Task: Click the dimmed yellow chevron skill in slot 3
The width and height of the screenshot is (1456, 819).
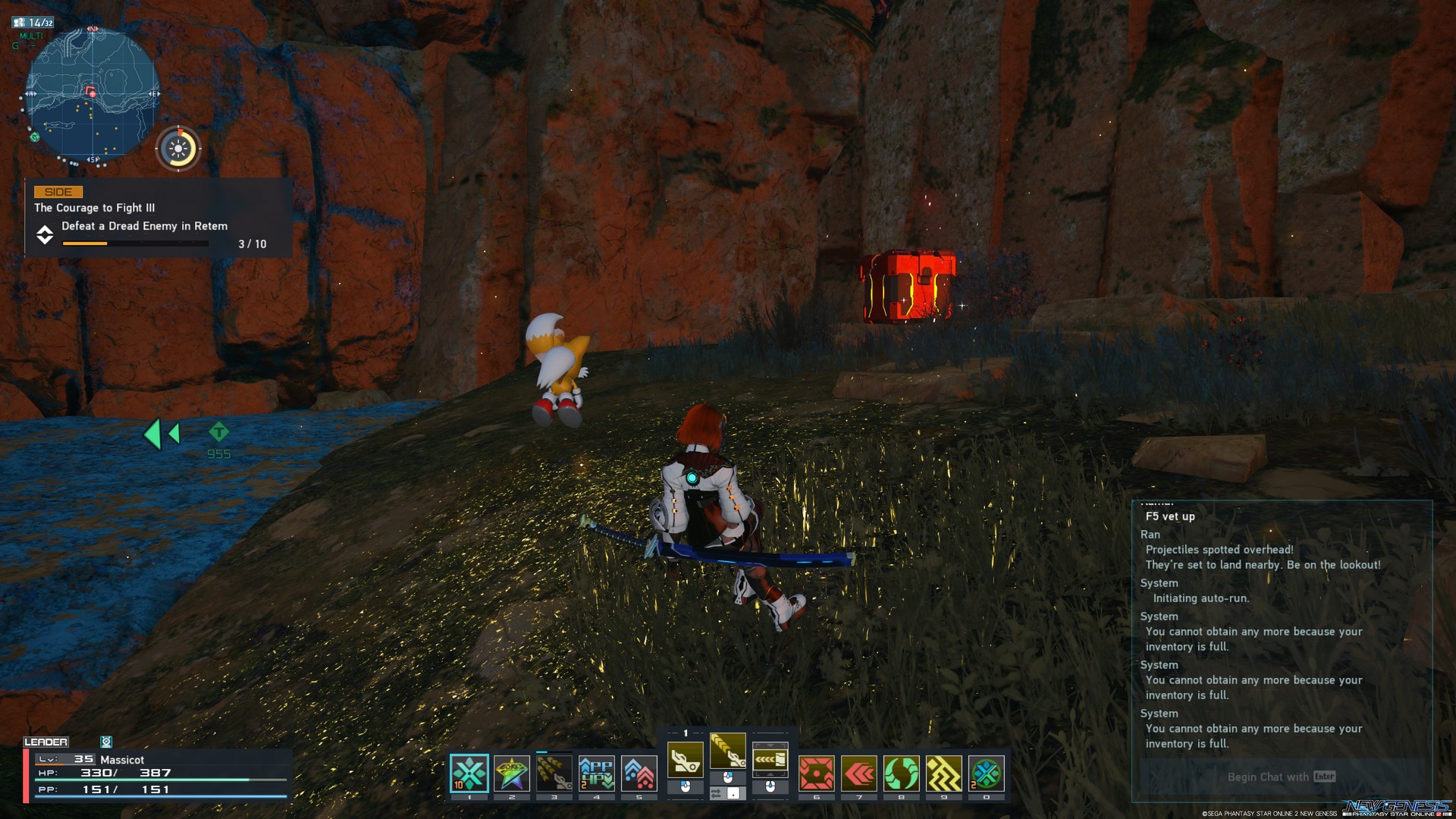Action: 554,774
